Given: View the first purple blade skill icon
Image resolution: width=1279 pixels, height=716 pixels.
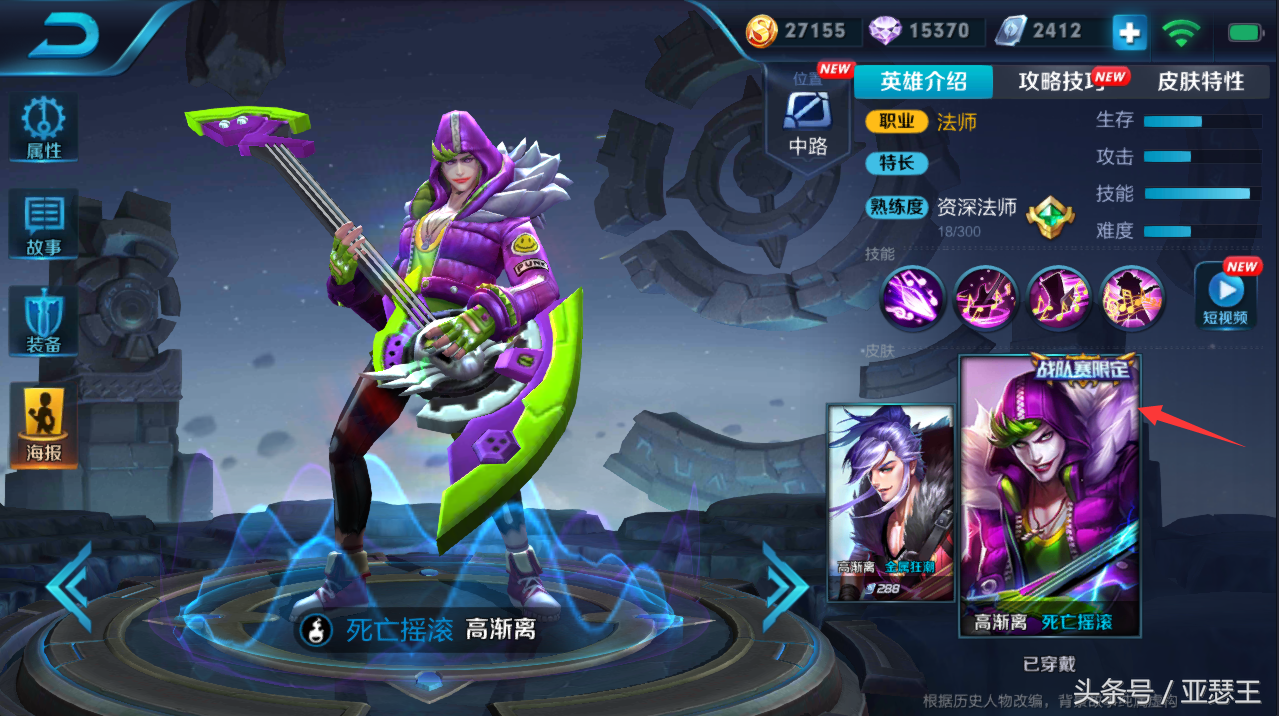Looking at the screenshot, I should point(912,297).
